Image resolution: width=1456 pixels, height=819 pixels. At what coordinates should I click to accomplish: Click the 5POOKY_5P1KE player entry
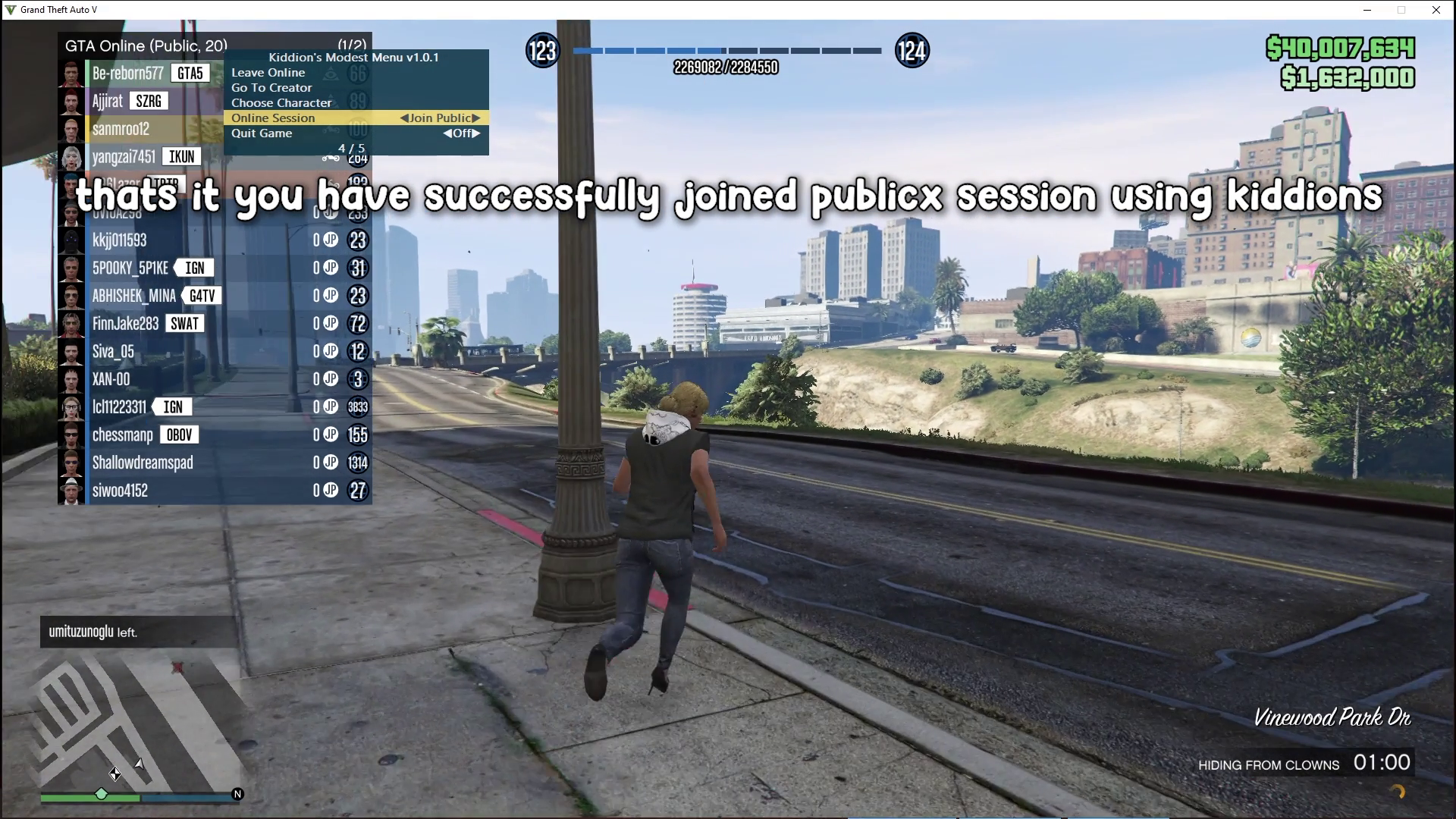tap(130, 268)
